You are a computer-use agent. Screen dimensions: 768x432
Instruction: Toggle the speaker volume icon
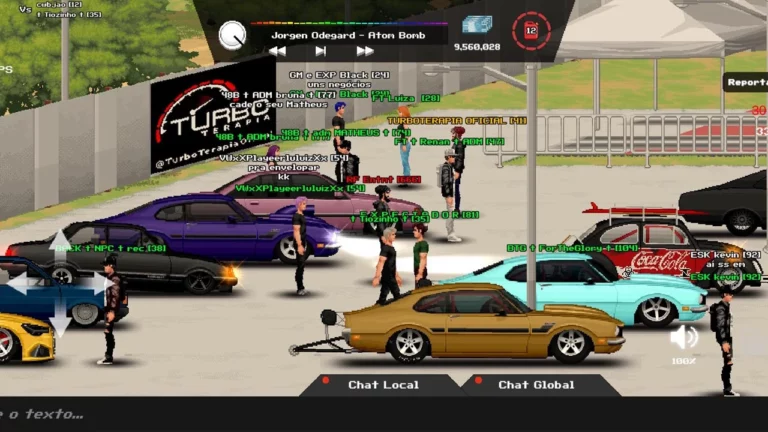pyautogui.click(x=684, y=336)
